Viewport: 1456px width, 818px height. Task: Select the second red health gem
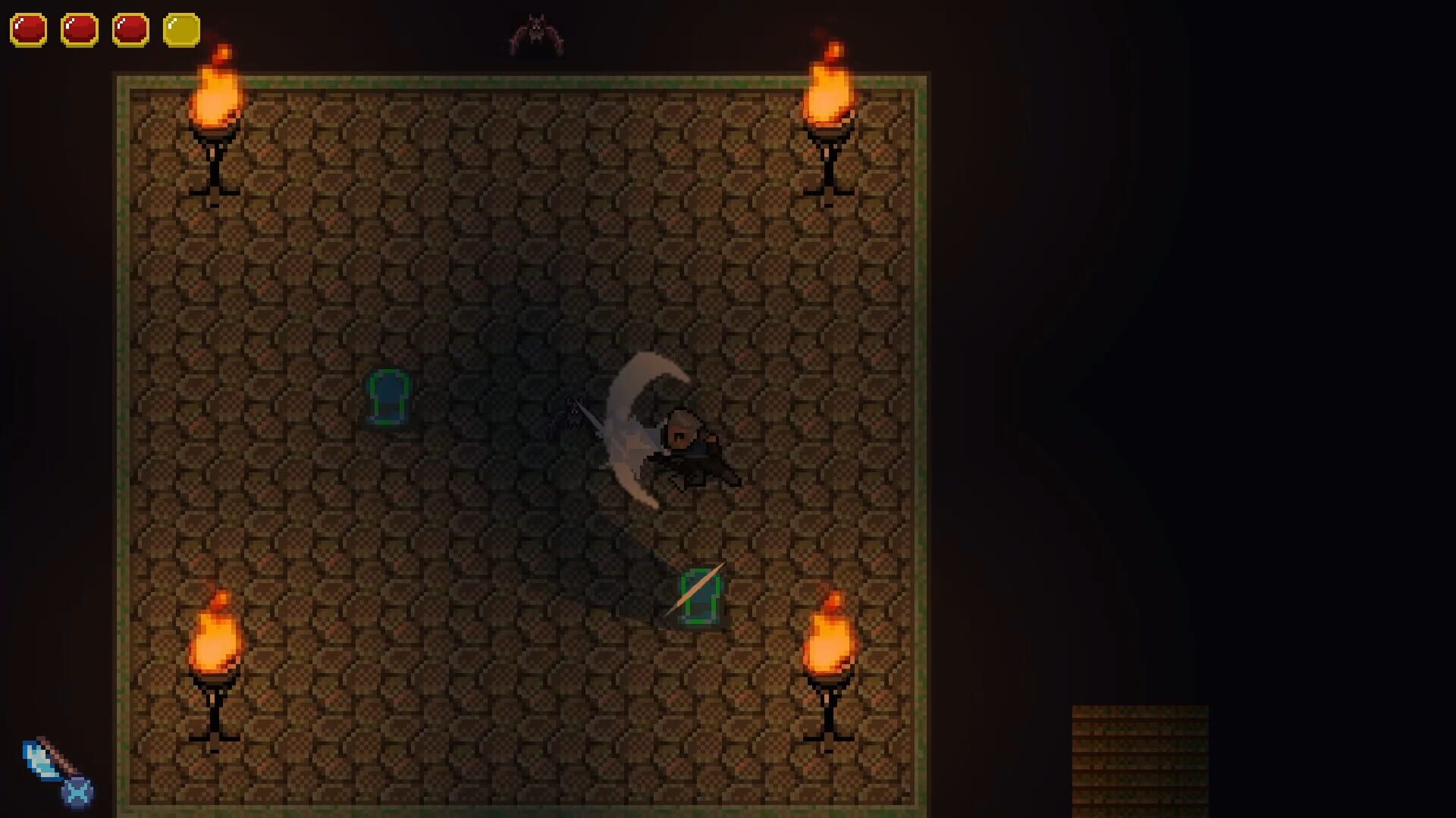[x=80, y=30]
